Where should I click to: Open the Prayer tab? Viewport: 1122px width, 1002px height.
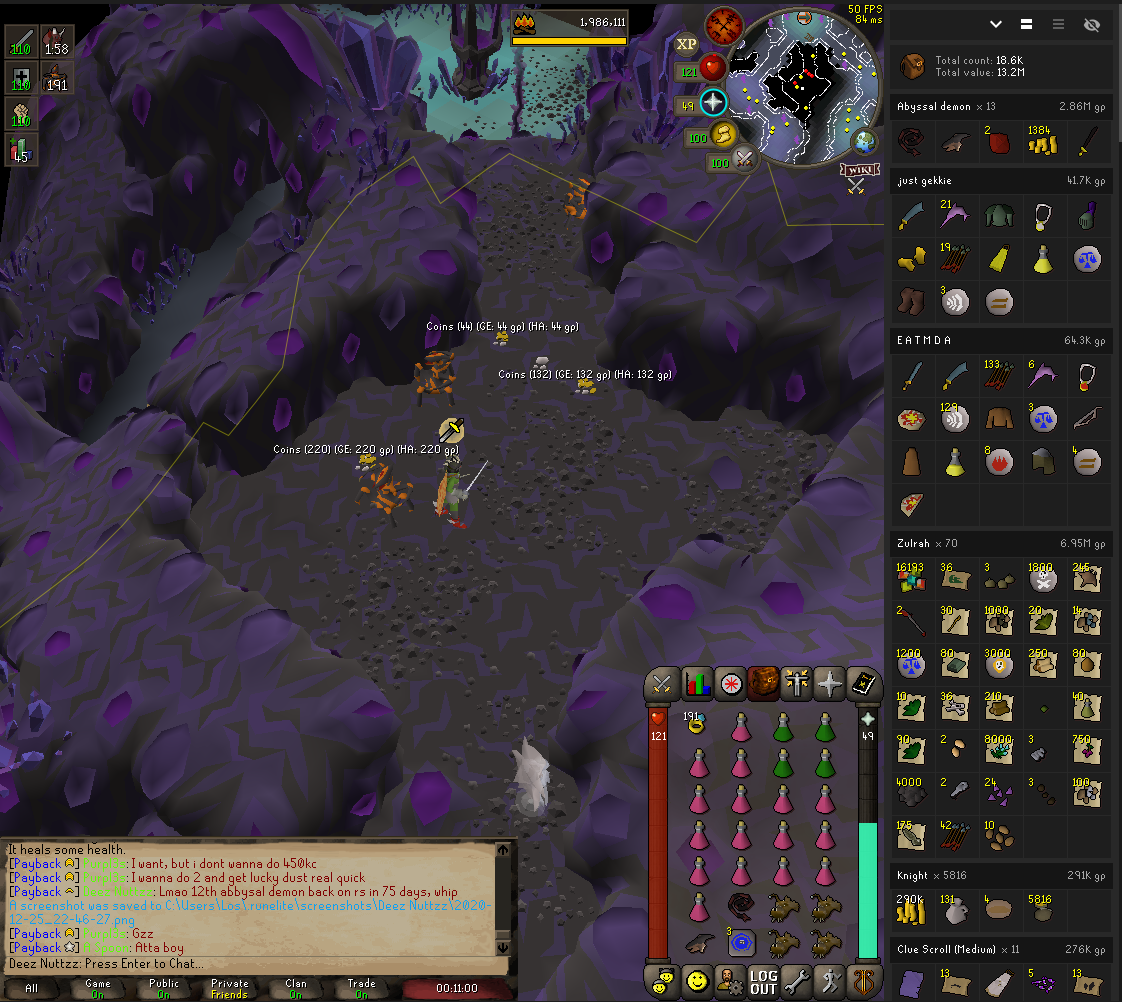pos(830,684)
